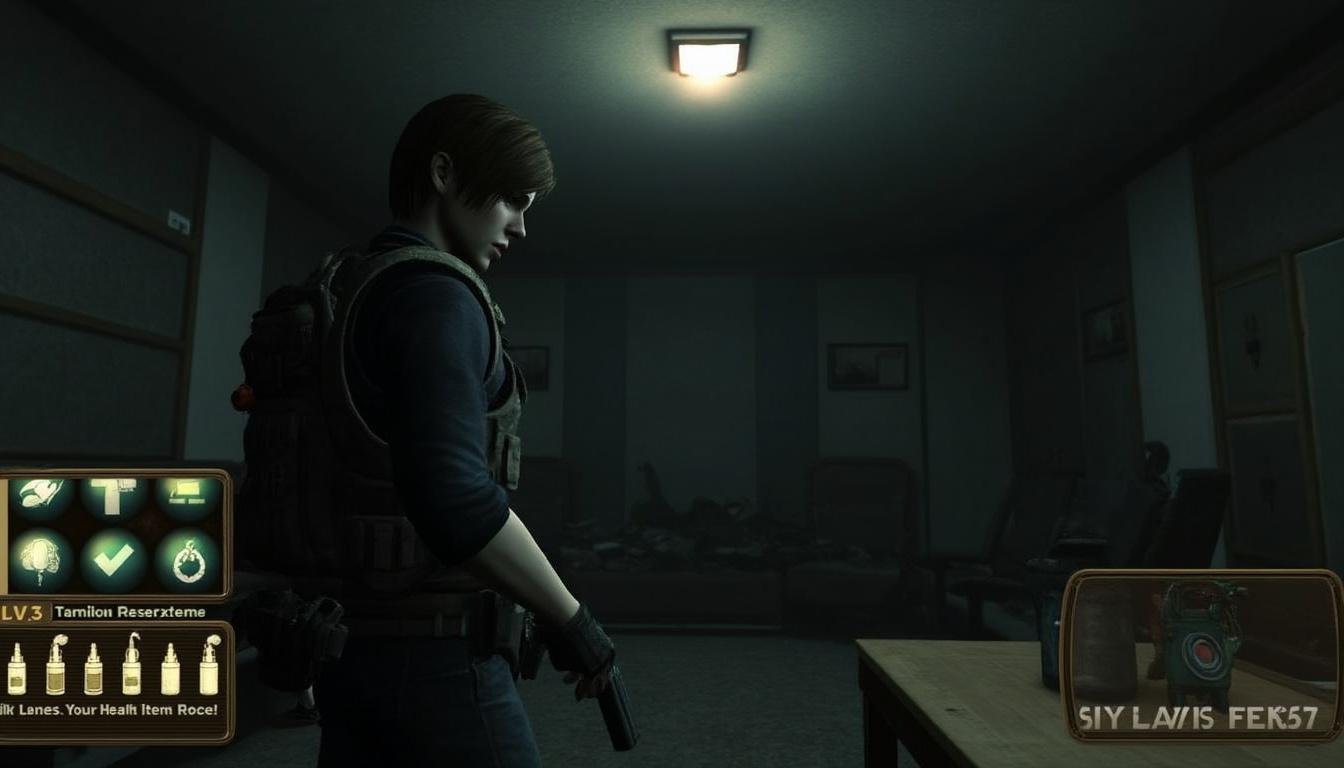This screenshot has width=1344, height=768.
Task: Select the T-shaped tool icon
Action: point(114,498)
